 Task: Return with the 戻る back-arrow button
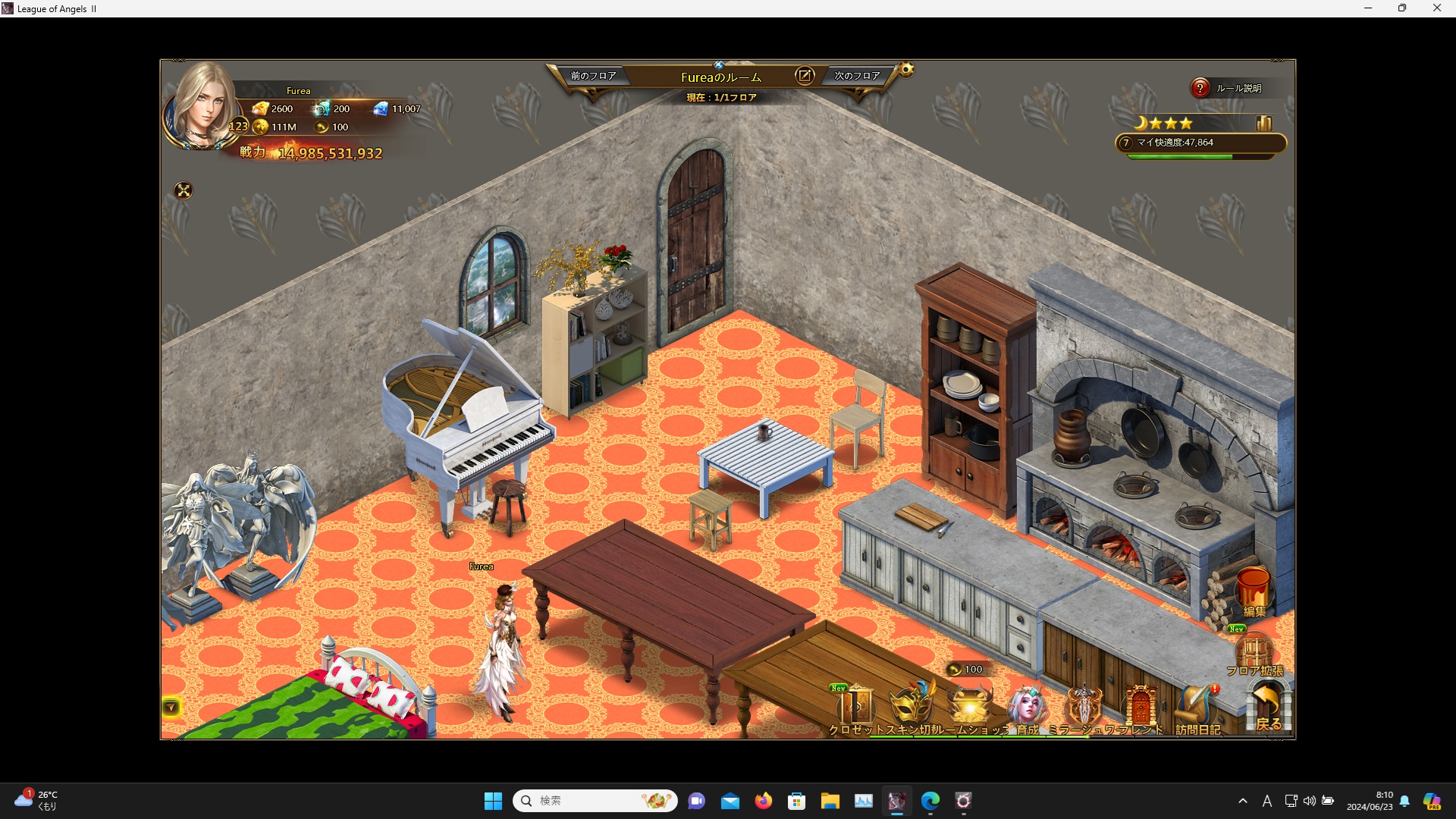click(1268, 705)
